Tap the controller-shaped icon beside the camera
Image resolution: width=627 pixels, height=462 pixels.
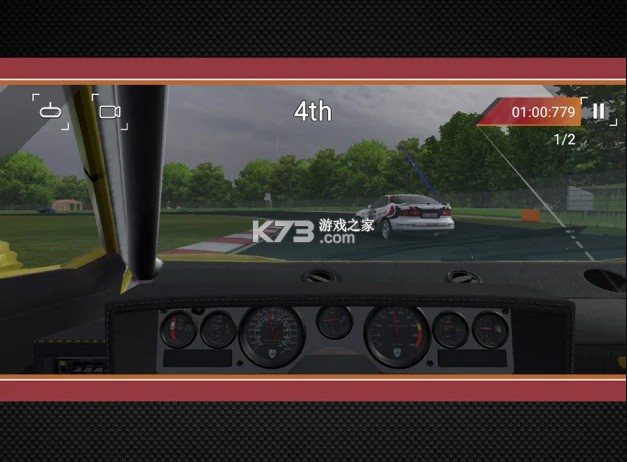(50, 111)
